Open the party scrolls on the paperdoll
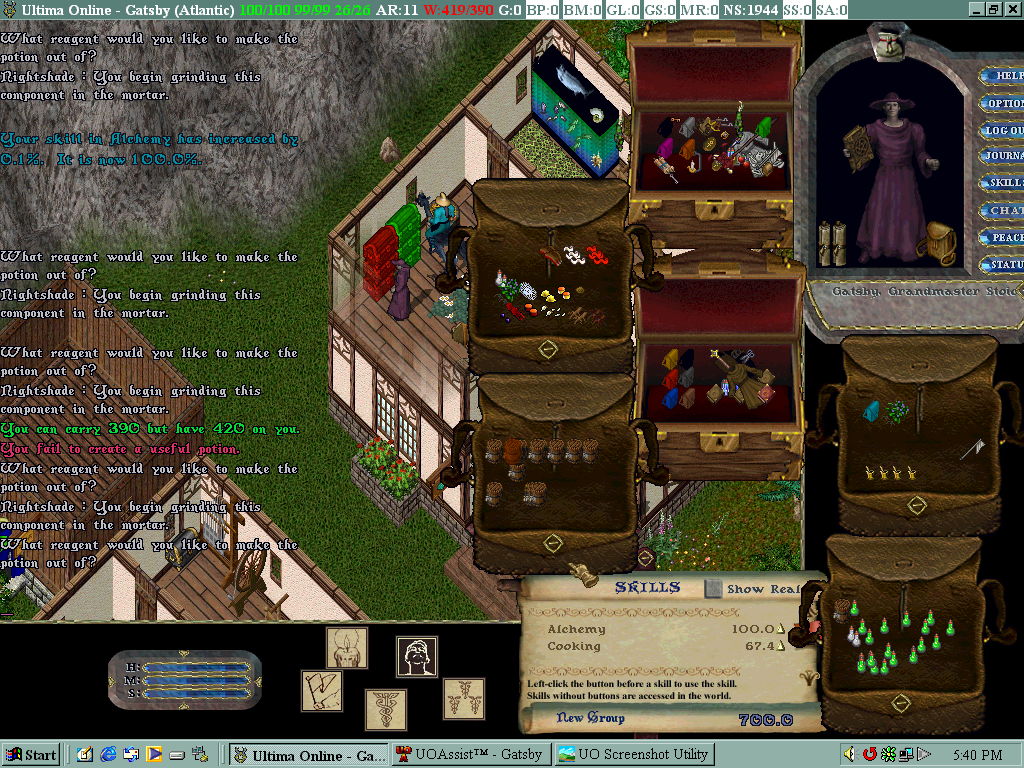Viewport: 1024px width, 768px height. click(832, 243)
